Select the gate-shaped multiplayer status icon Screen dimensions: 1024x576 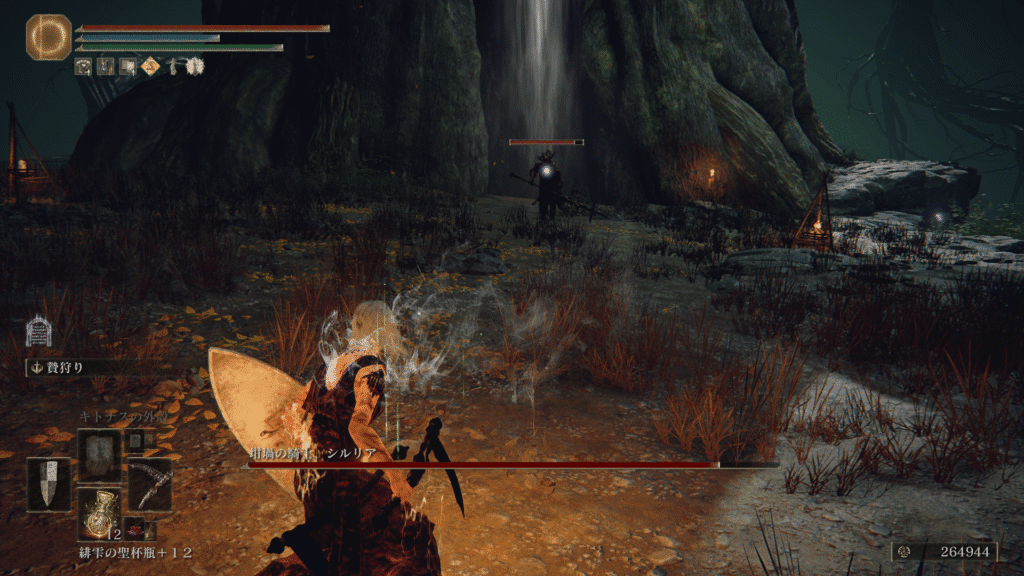click(x=39, y=331)
